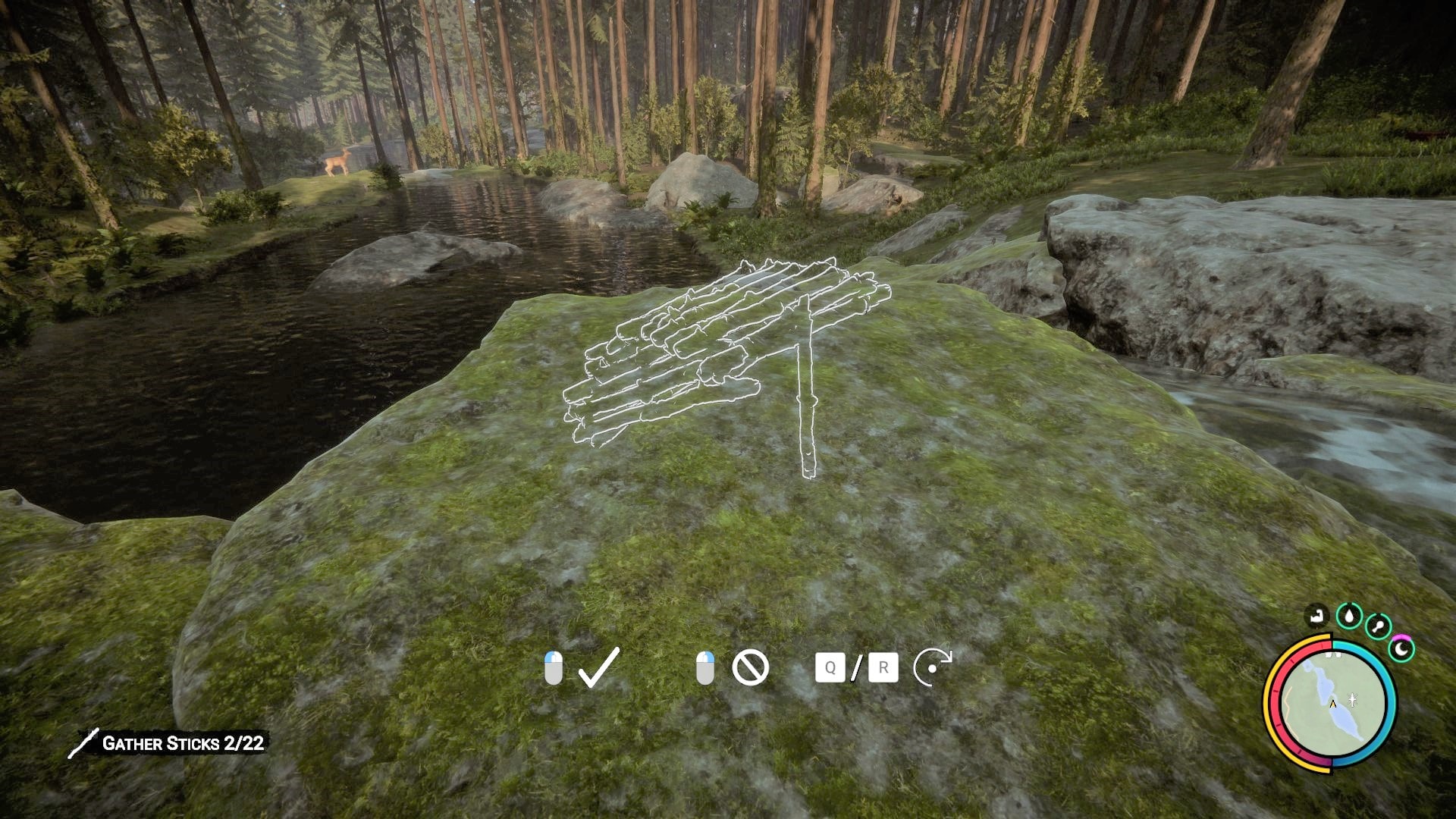Image resolution: width=1456 pixels, height=819 pixels.
Task: Click the pink ring around the sleep icon
Action: coord(1401,637)
